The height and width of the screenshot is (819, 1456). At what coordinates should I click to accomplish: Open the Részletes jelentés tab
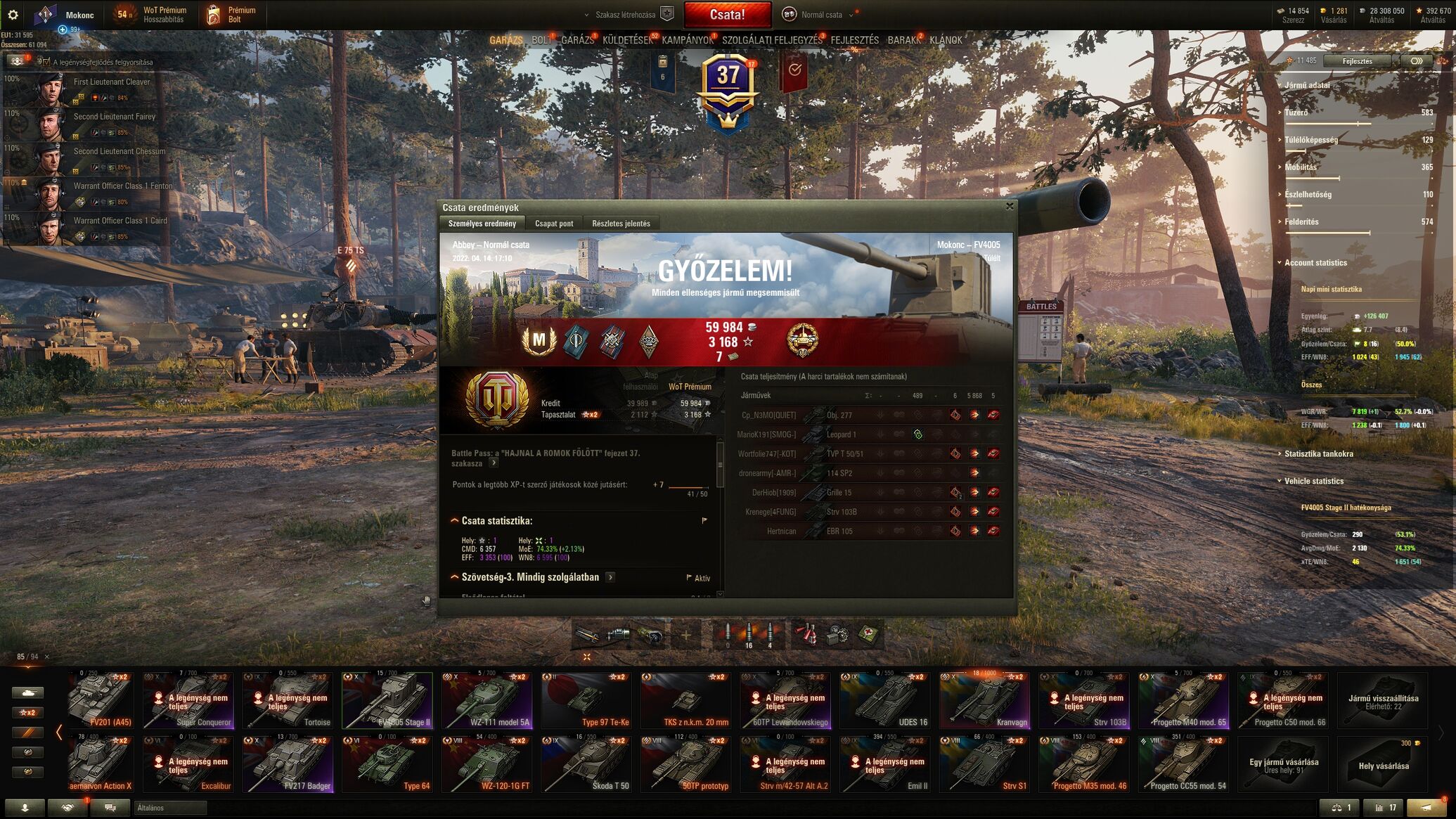(621, 224)
